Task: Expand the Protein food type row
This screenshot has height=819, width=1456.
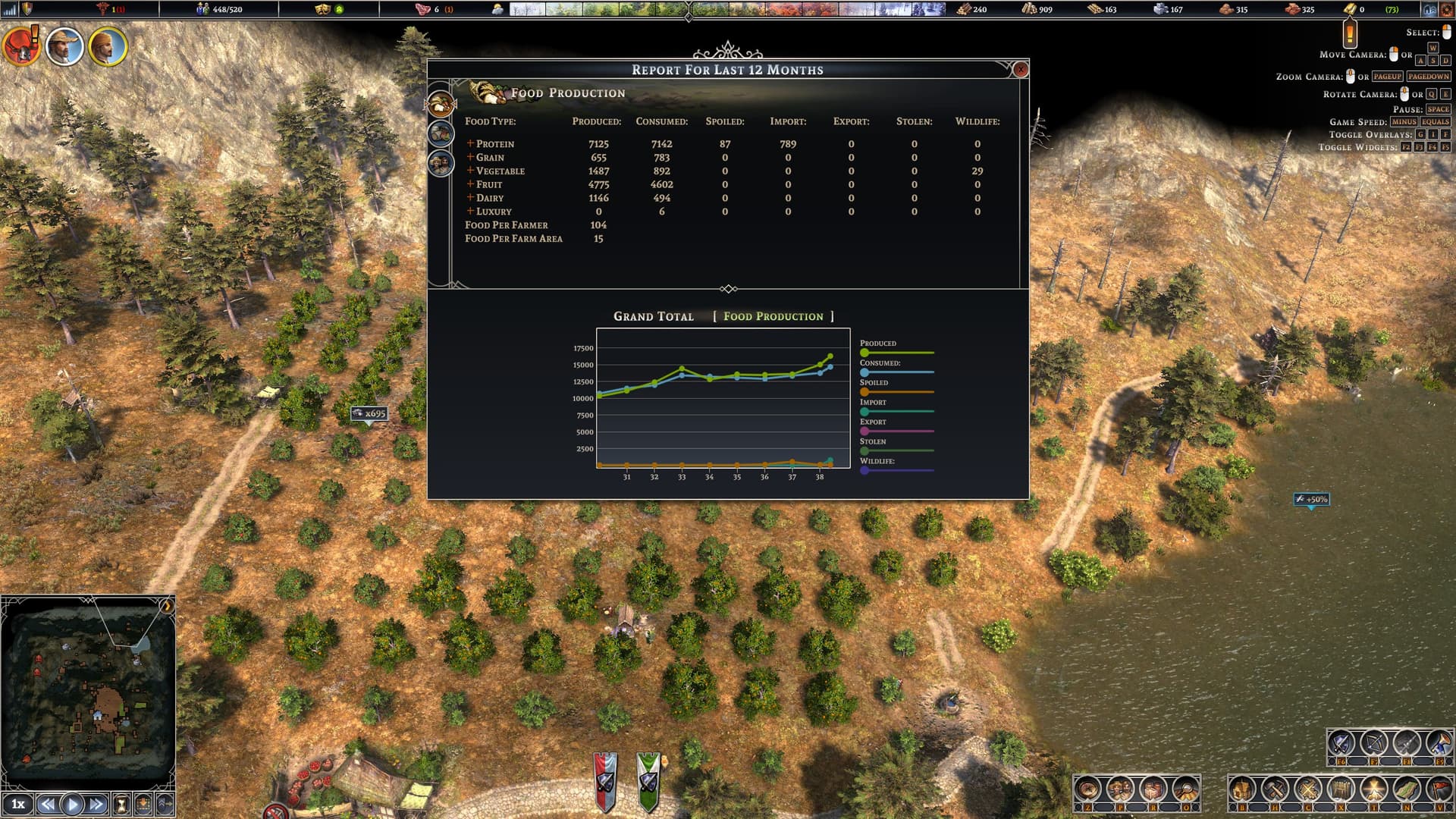Action: click(x=470, y=143)
